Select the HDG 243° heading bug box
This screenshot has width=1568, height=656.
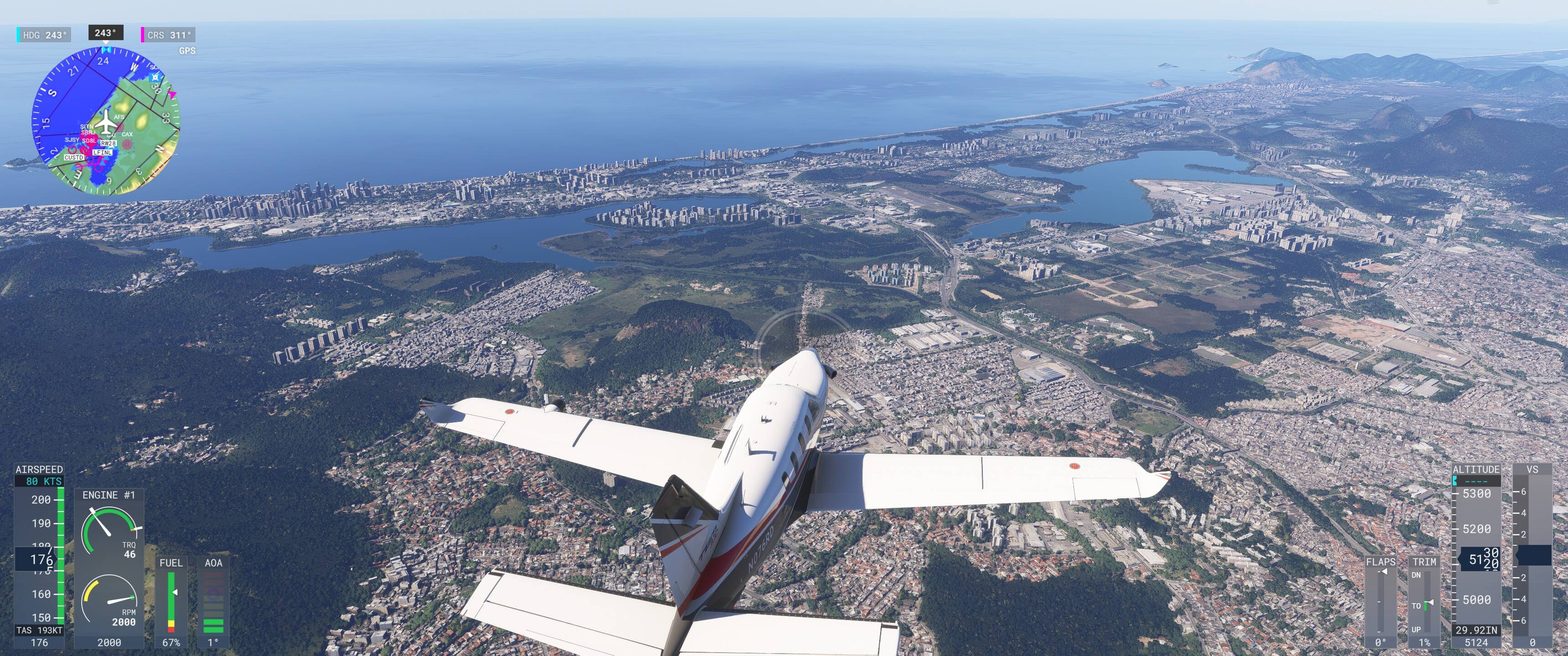tap(44, 35)
